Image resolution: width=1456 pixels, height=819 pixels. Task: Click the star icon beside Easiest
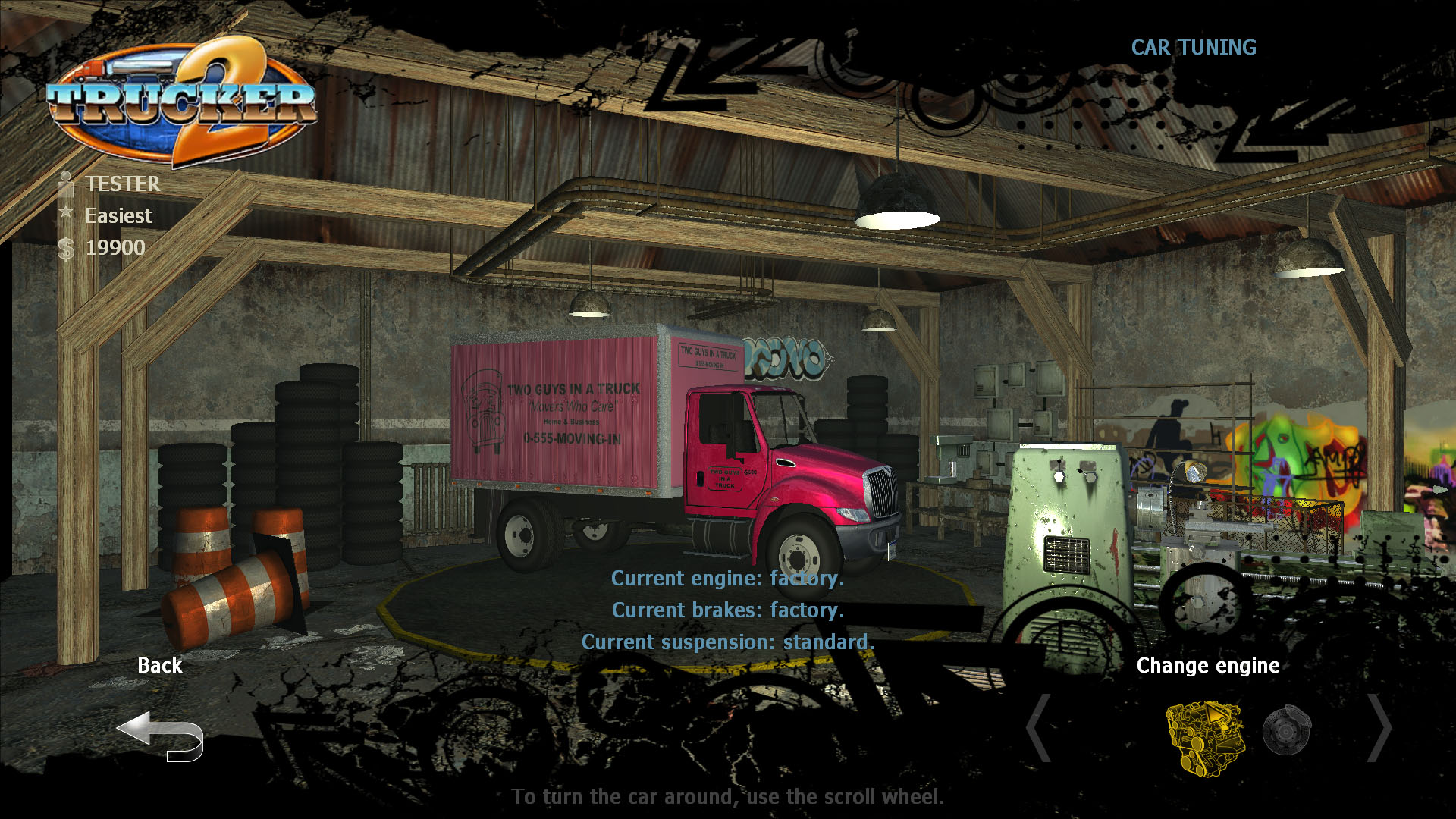[x=64, y=215]
